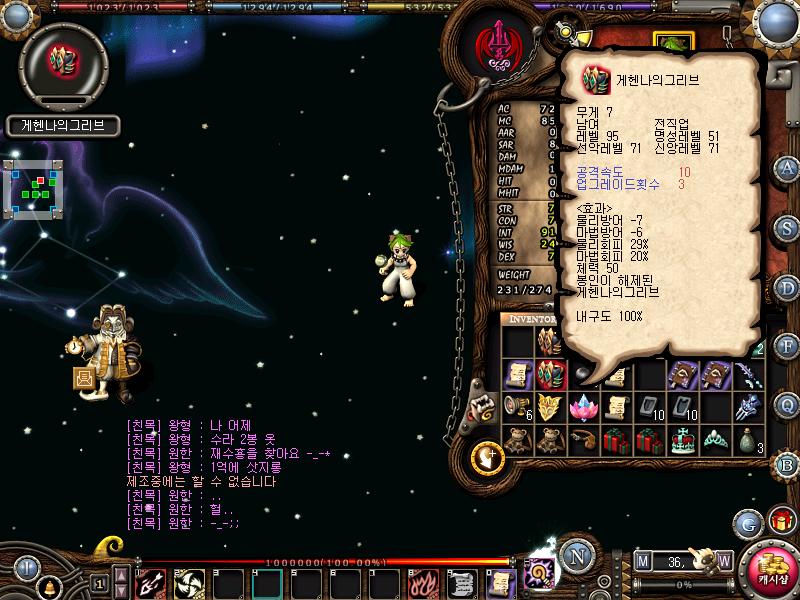Open the S side menu button
The height and width of the screenshot is (600, 800).
pos(787,226)
